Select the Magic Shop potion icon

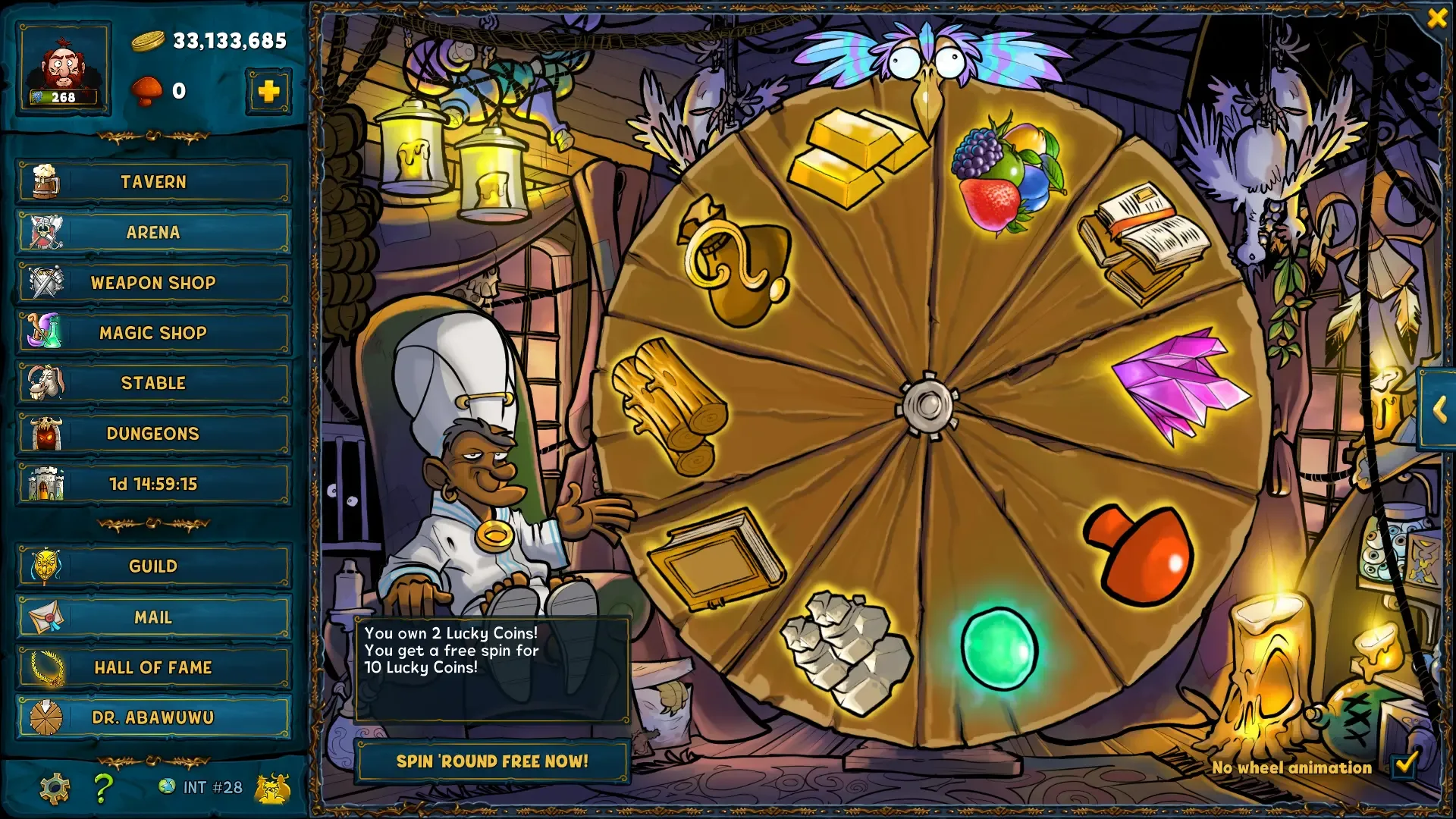[x=47, y=333]
